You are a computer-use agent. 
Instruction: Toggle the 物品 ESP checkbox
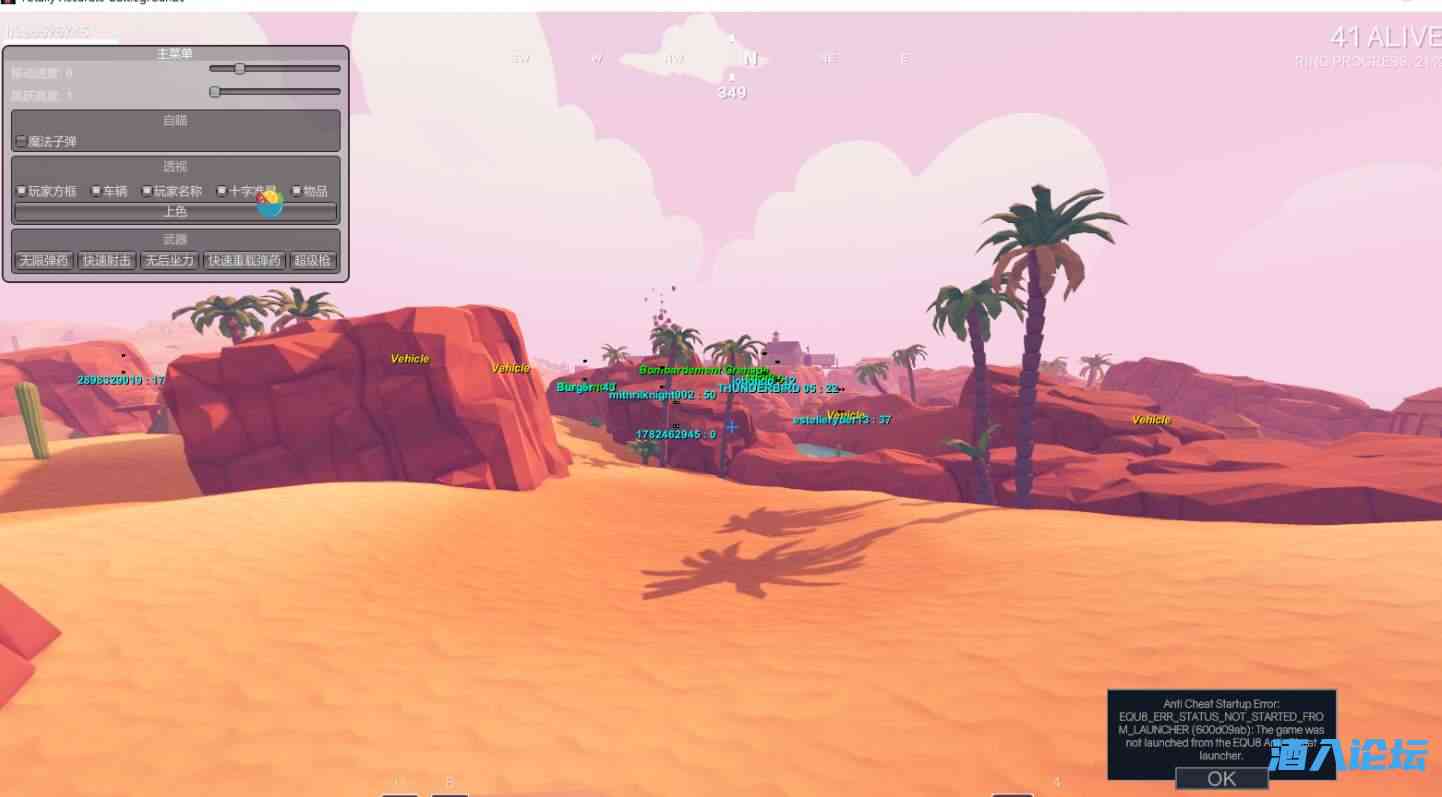coord(297,190)
